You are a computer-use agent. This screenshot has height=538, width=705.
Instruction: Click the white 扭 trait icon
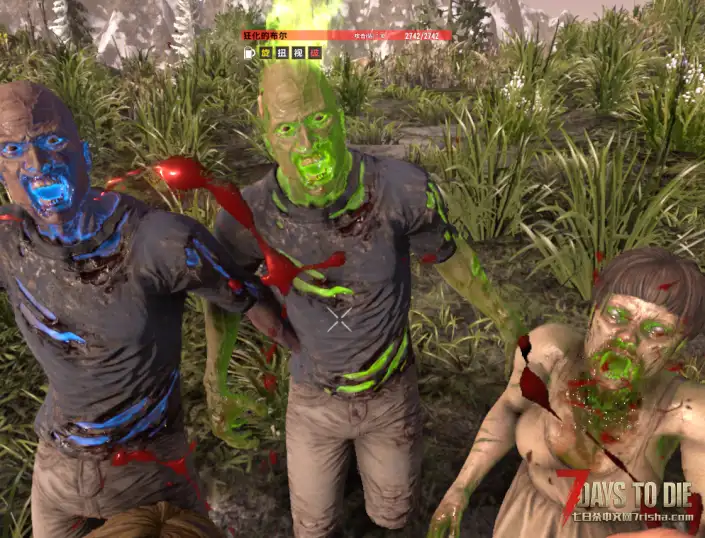pyautogui.click(x=282, y=52)
